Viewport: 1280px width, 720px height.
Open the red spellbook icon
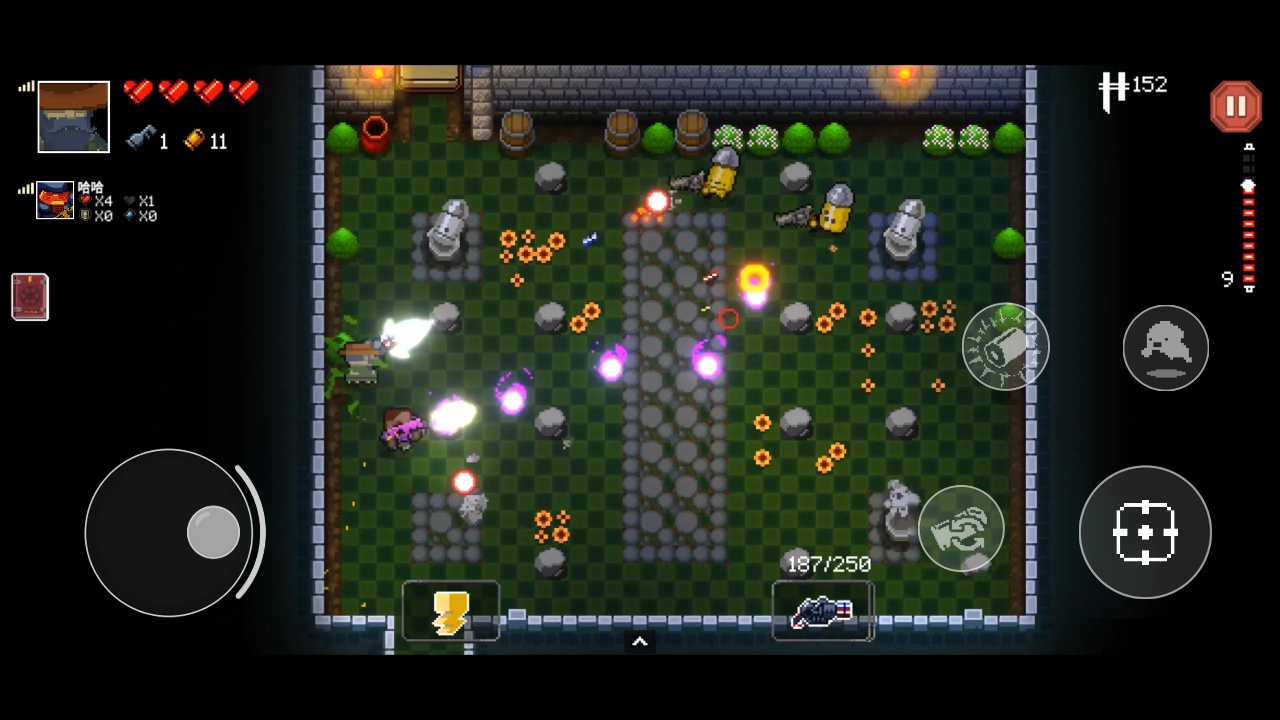[30, 297]
